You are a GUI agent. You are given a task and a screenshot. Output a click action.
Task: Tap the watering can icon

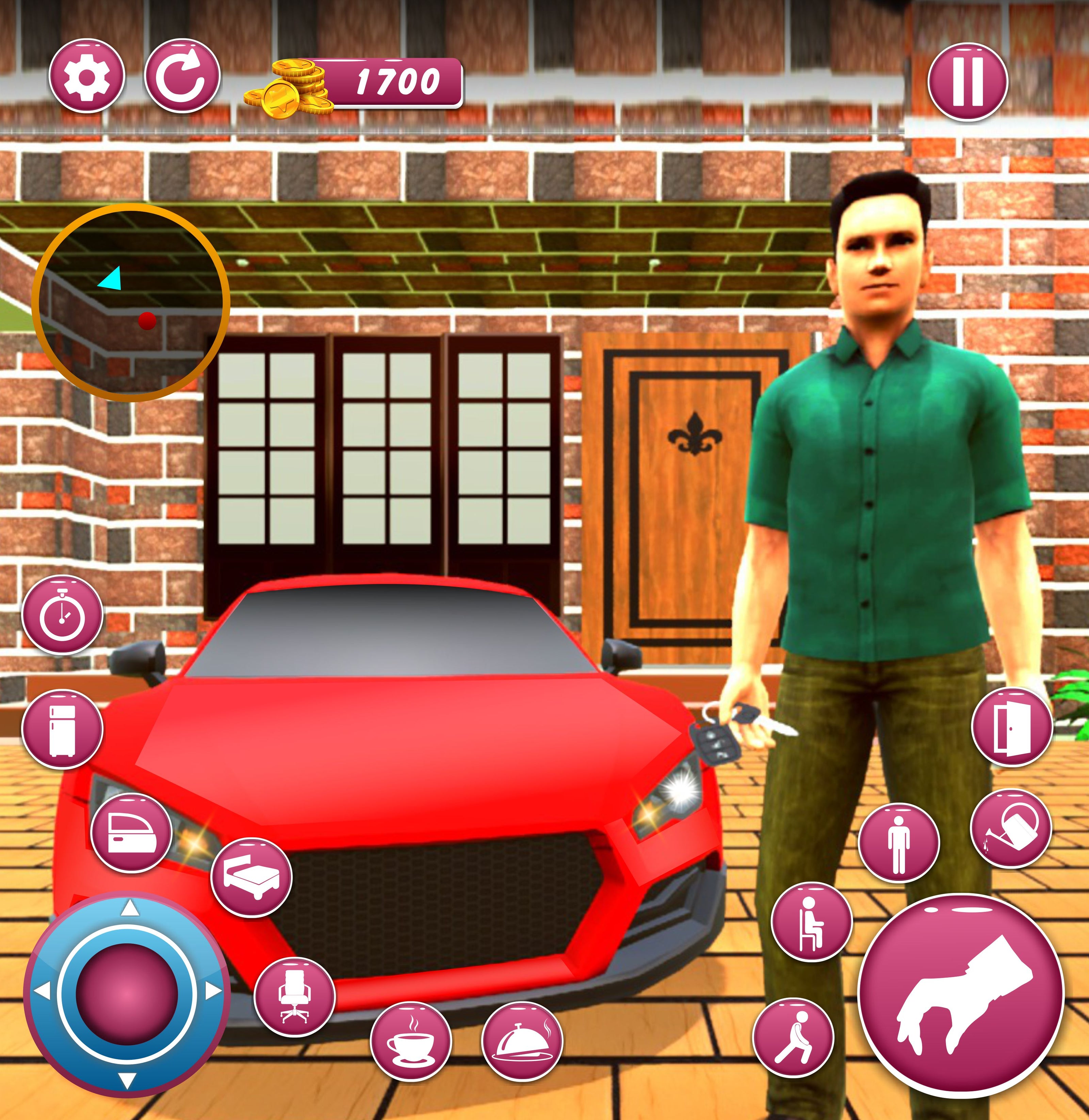click(1011, 829)
